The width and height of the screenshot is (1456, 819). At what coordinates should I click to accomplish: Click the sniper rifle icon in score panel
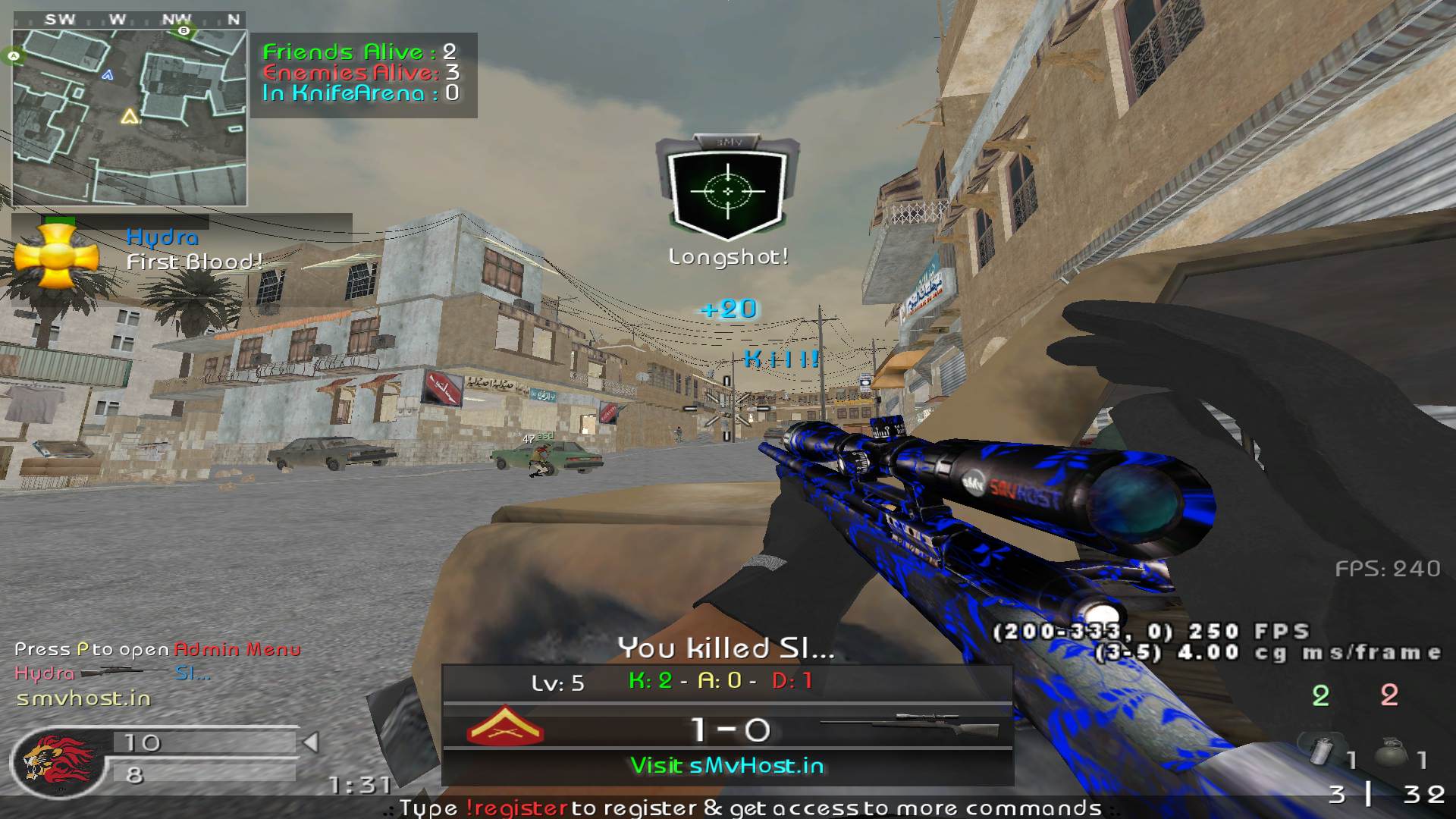[x=910, y=726]
